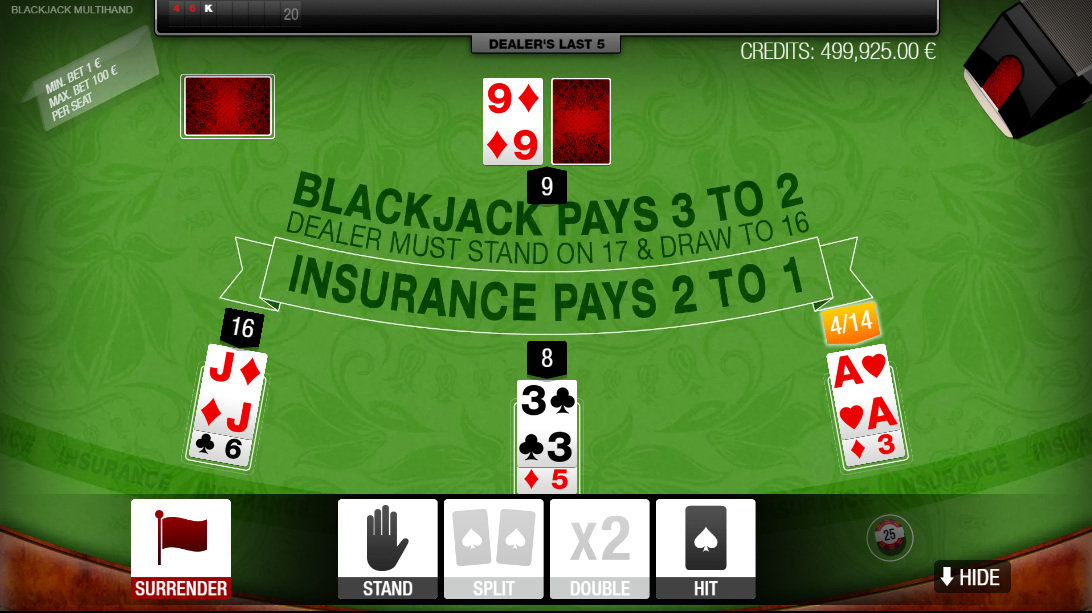This screenshot has height=613, width=1092.
Task: Select the 25 value chip
Action: 889,537
